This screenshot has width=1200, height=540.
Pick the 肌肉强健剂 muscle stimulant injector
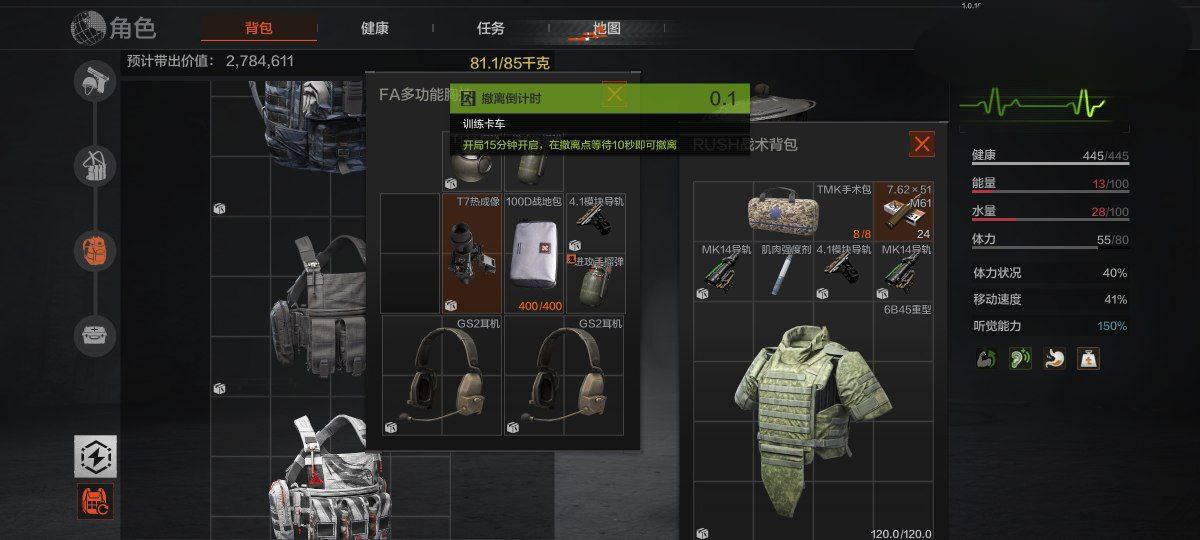(x=783, y=272)
